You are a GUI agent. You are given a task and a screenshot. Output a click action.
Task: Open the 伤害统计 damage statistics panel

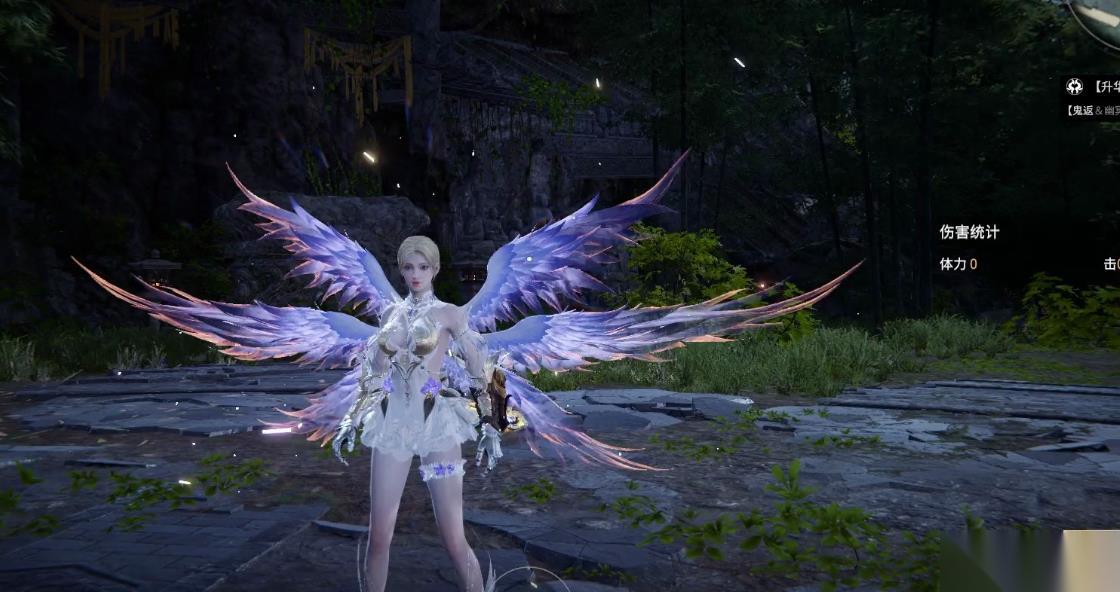click(x=969, y=232)
